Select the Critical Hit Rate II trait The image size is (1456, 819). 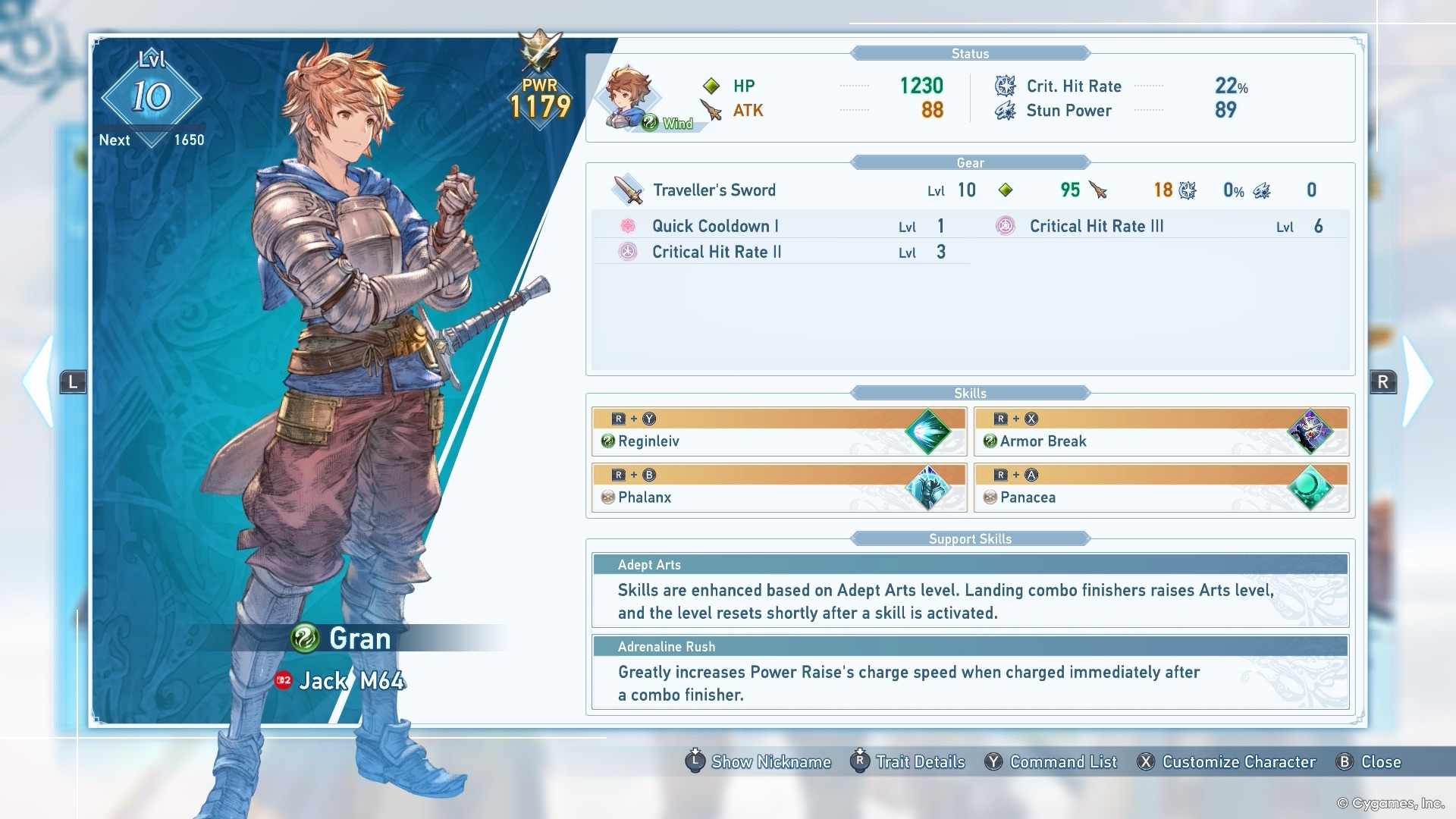click(780, 252)
